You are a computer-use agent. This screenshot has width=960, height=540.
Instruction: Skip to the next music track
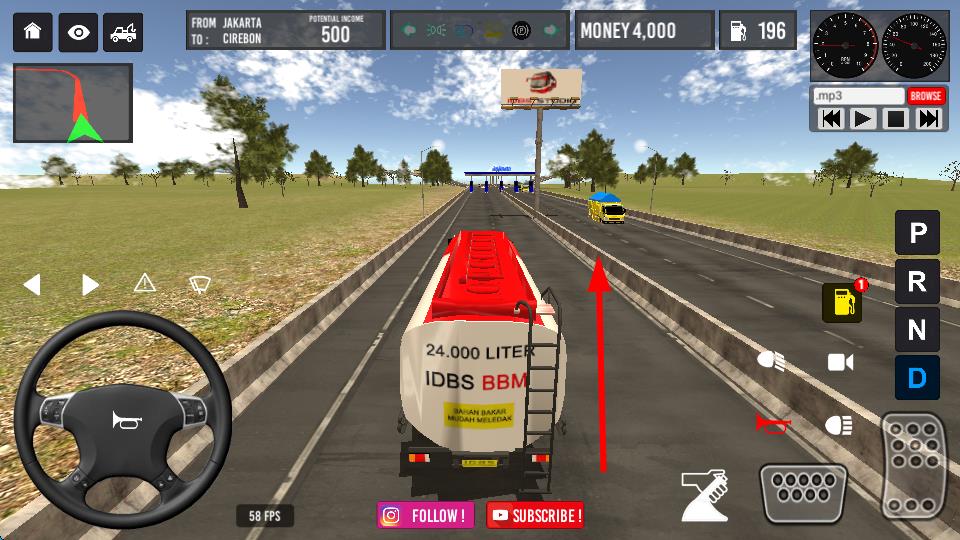(x=929, y=119)
